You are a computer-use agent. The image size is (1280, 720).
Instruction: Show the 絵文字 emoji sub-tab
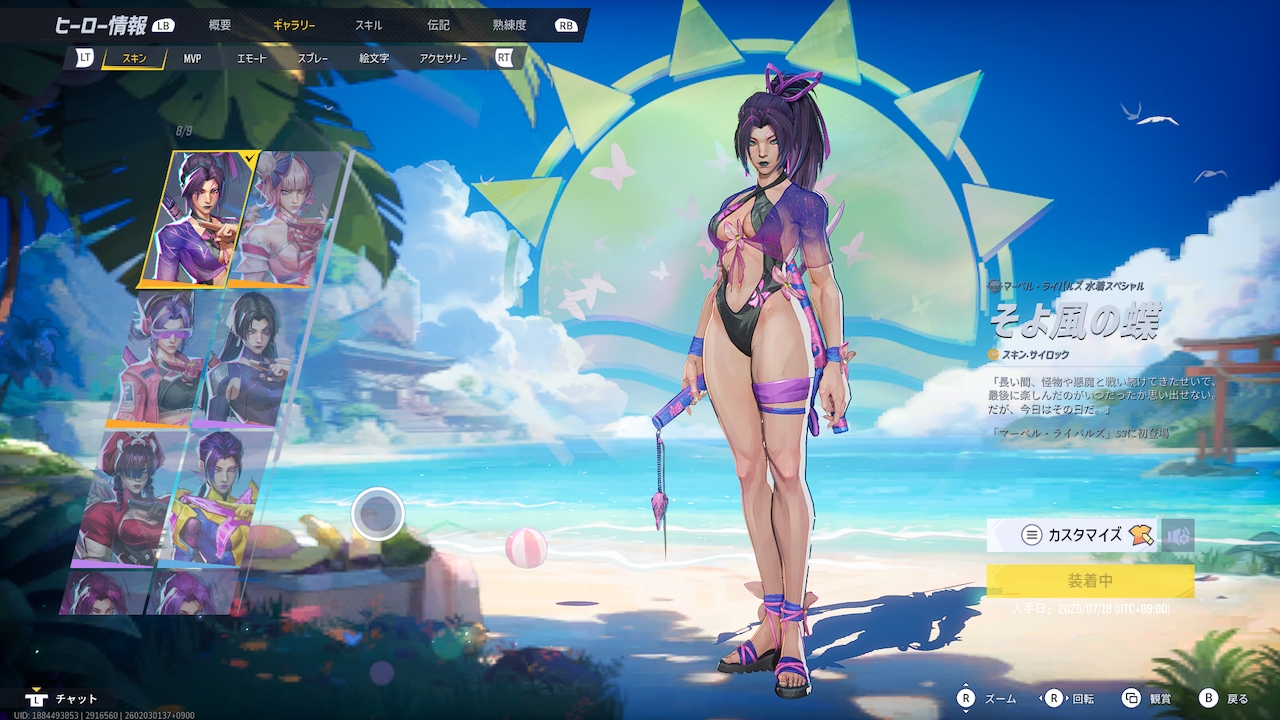(x=374, y=59)
